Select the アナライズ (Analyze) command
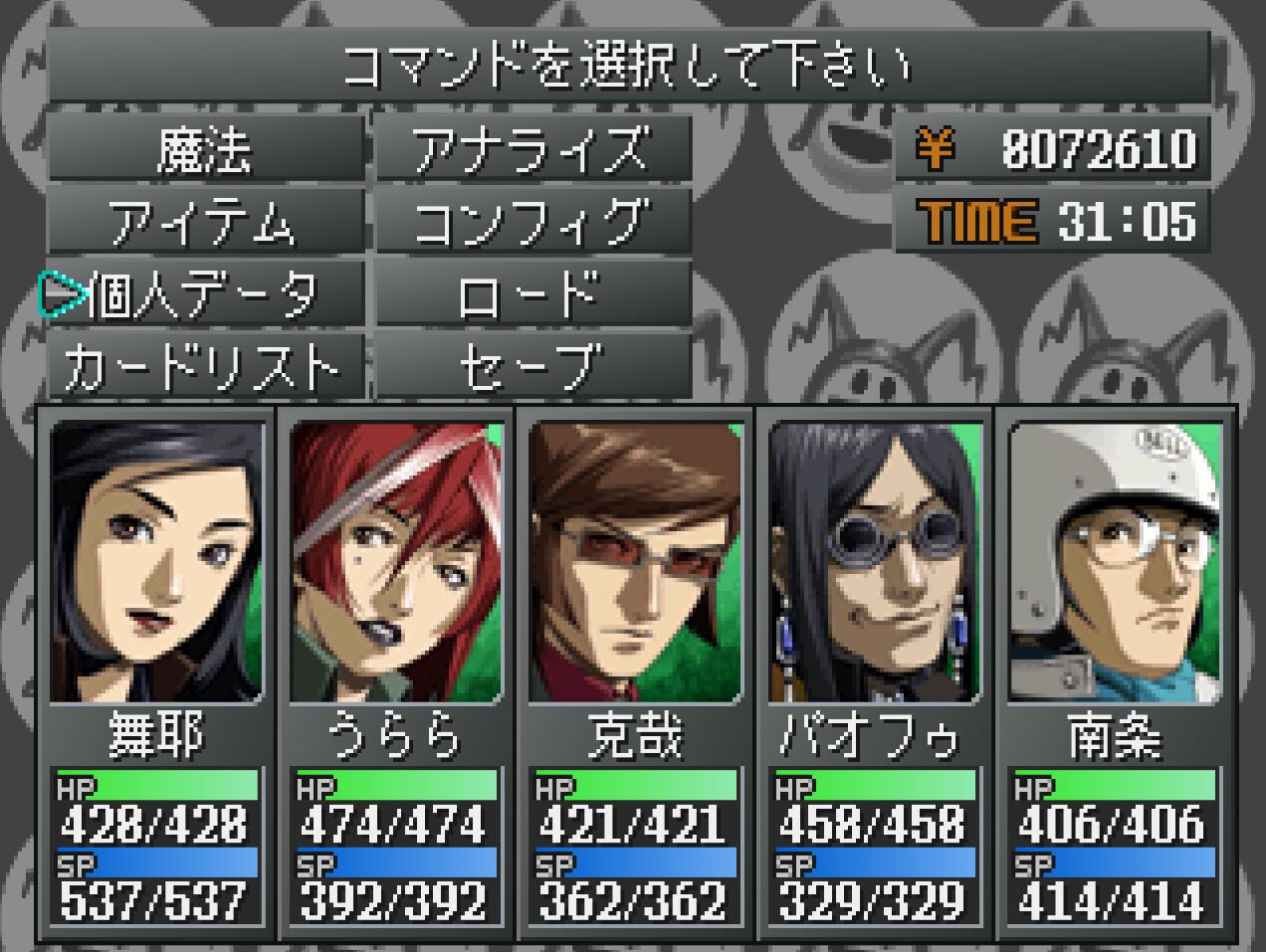The height and width of the screenshot is (952, 1266). pyautogui.click(x=532, y=150)
